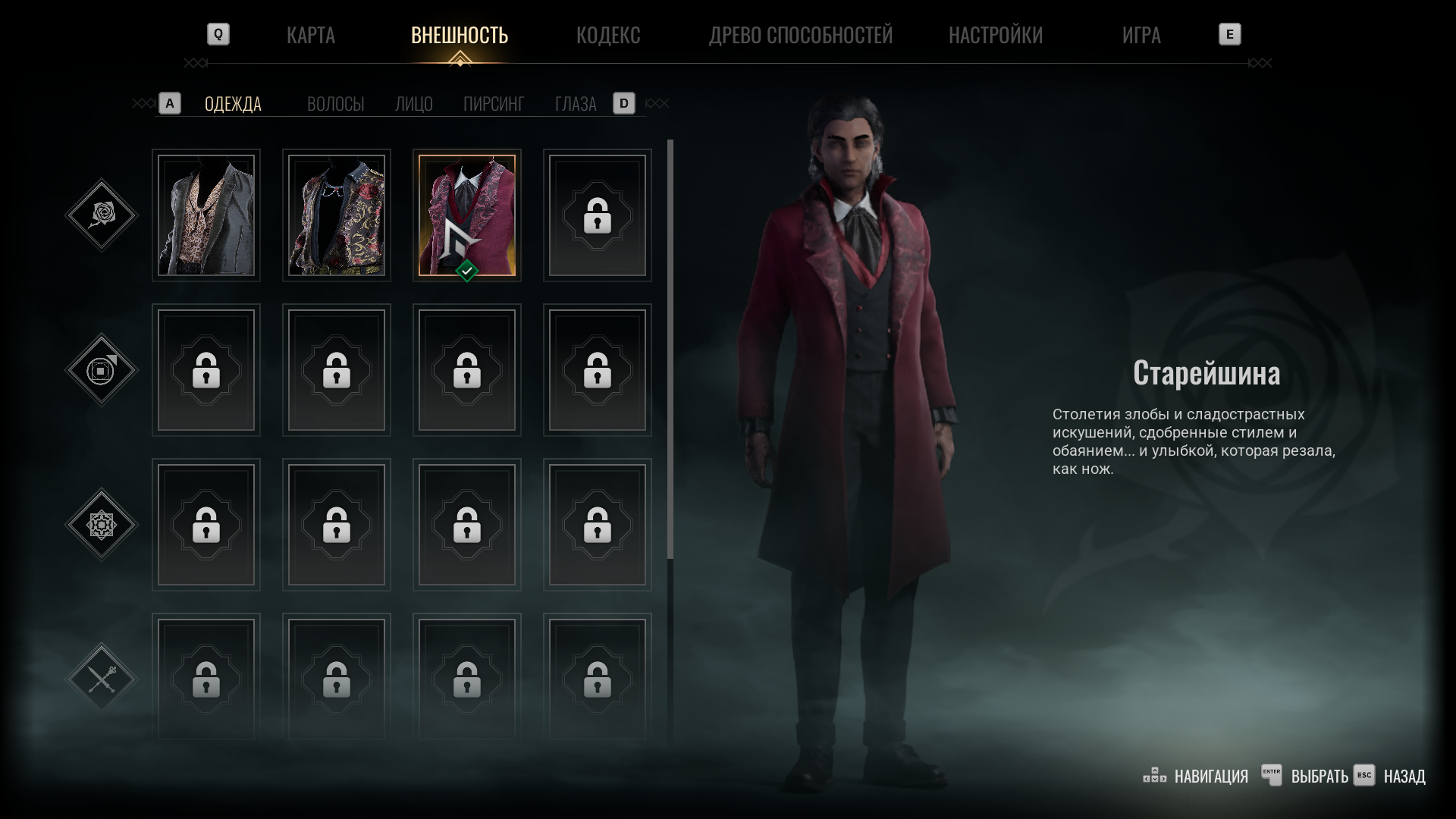Click the rose clan emblem icon
The image size is (1456, 819).
pos(102,215)
